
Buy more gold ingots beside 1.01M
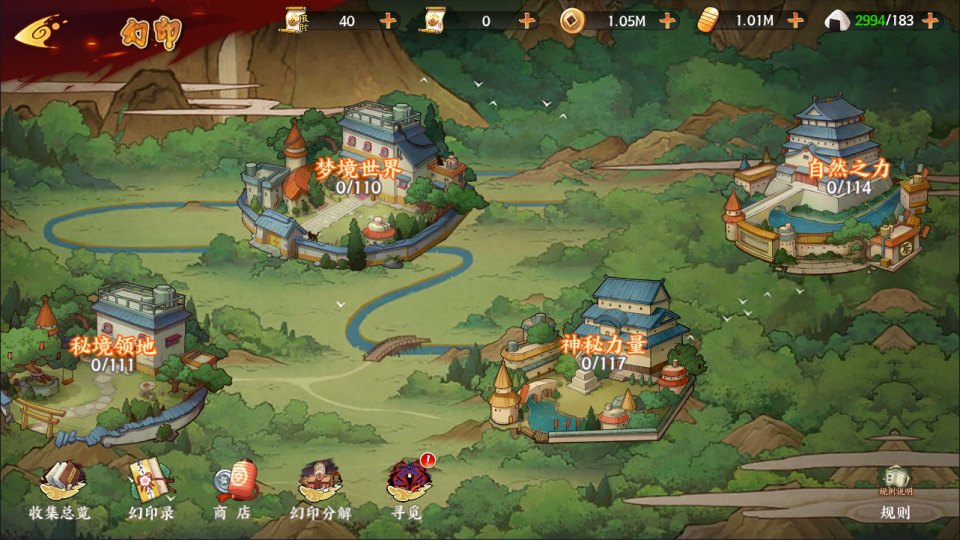coord(796,20)
